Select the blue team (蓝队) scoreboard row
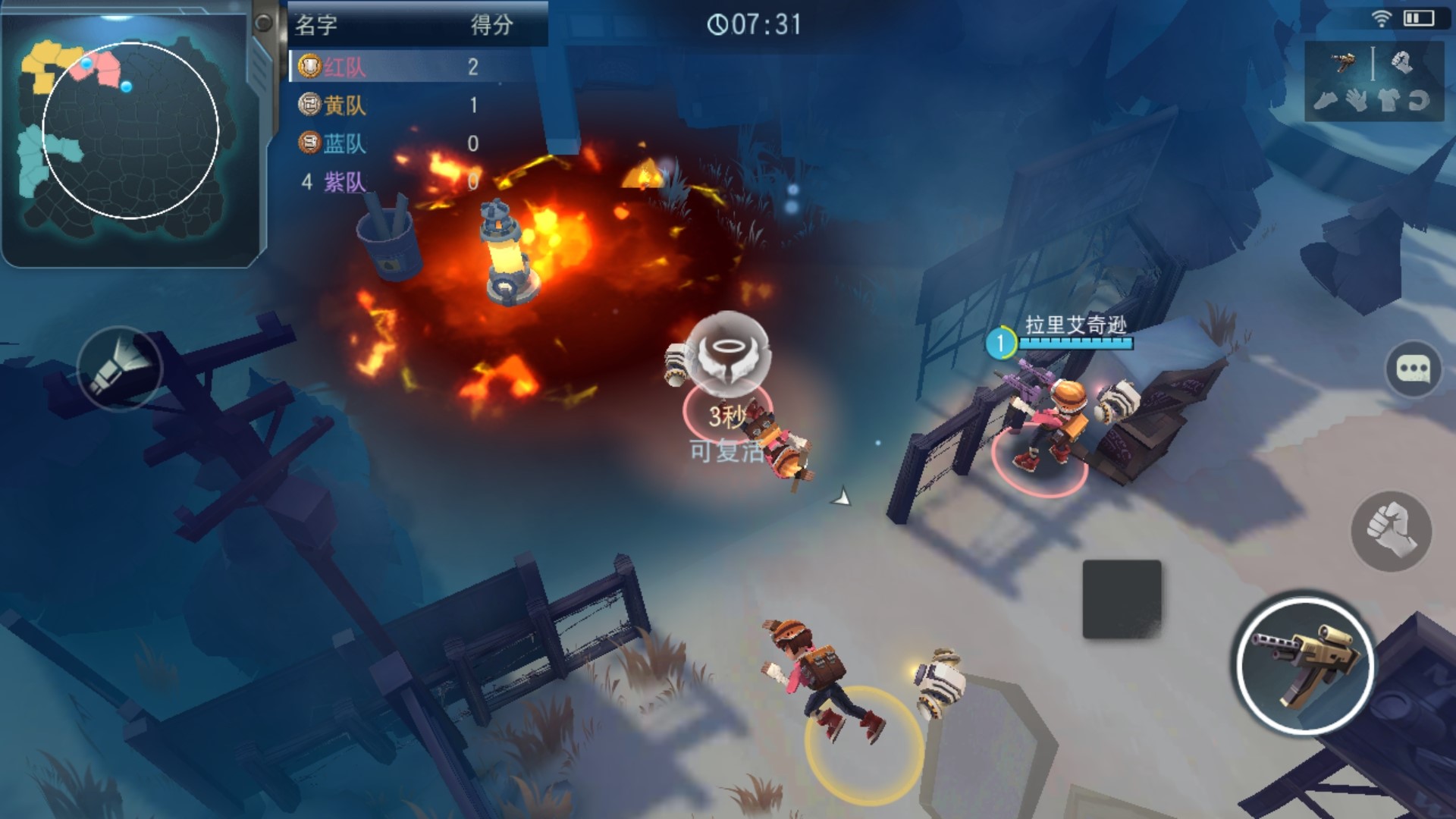Screen dimensions: 1456x819 point(417,143)
